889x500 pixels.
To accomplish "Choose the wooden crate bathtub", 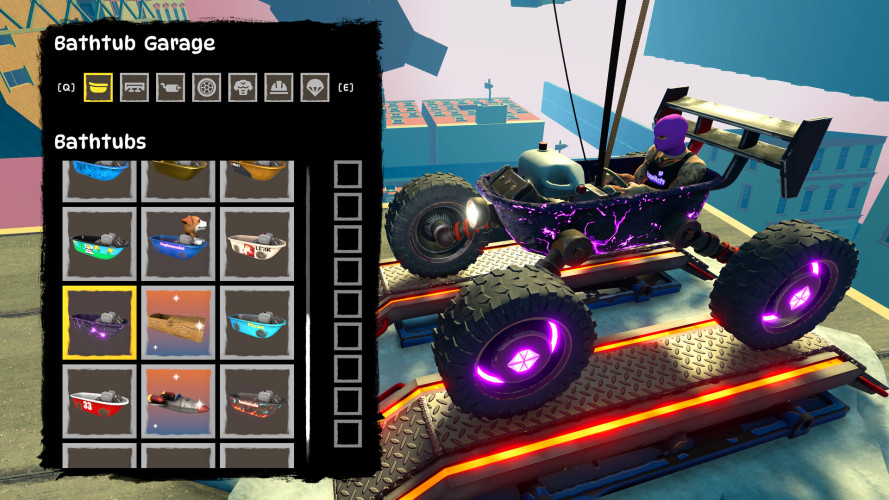I will [x=177, y=322].
